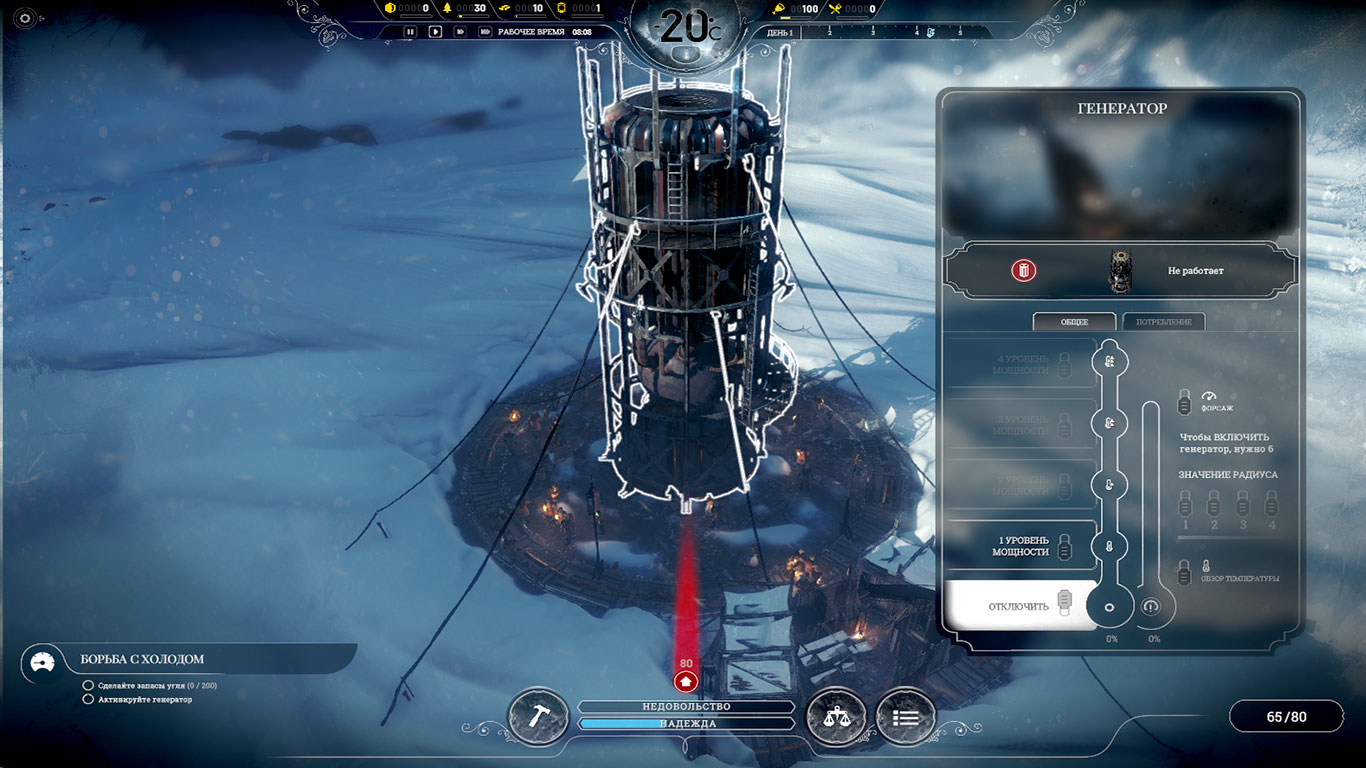
Task: Click the red homeless alert marker
Action: point(686,680)
